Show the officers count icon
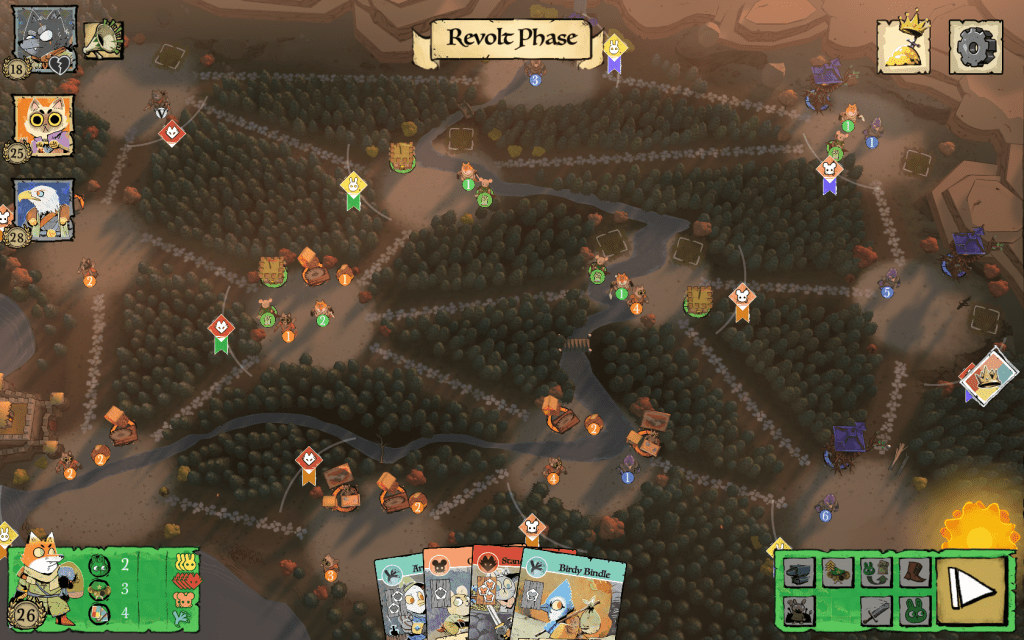This screenshot has height=640, width=1024. [x=98, y=588]
